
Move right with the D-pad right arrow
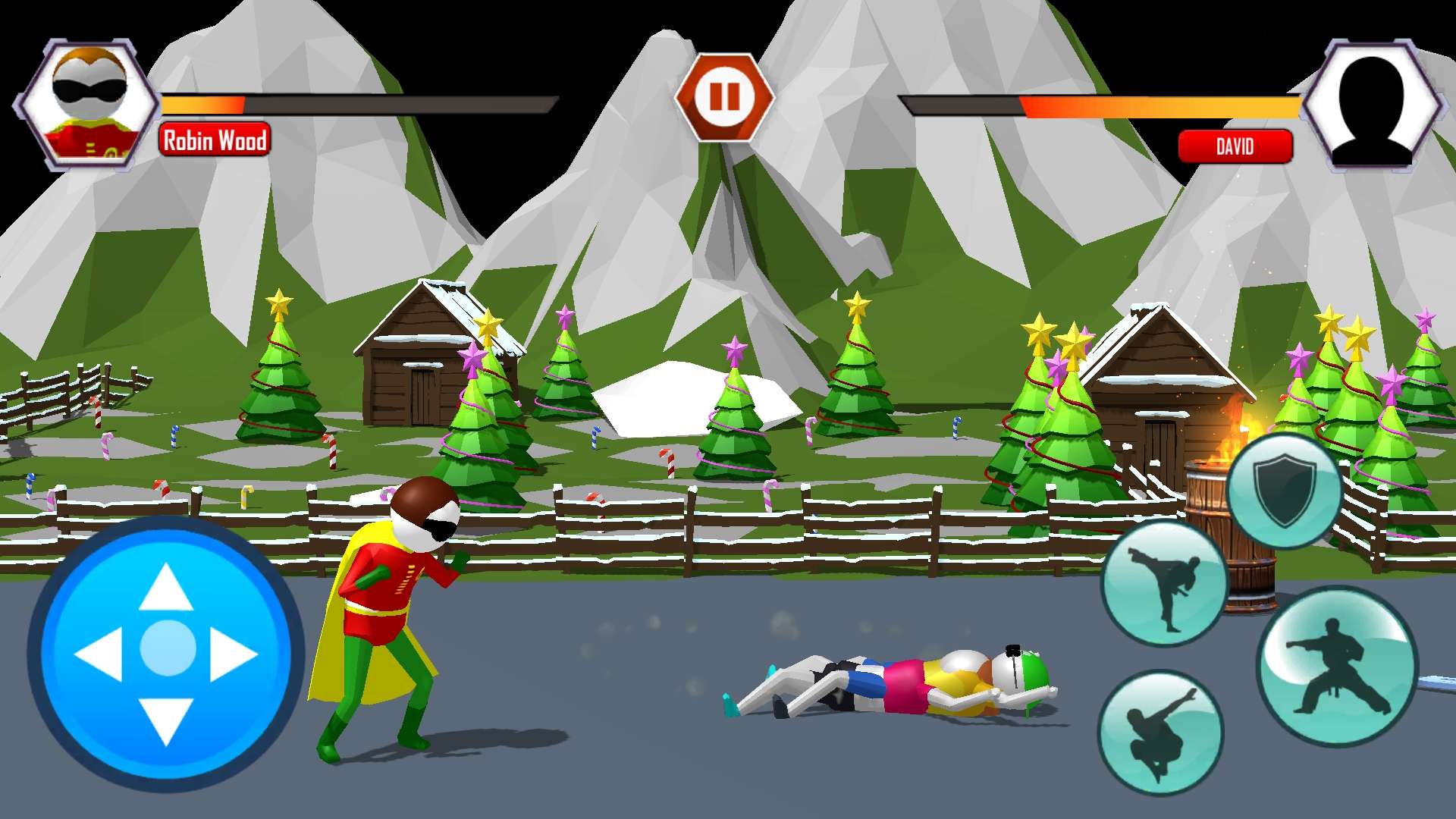pyautogui.click(x=234, y=654)
